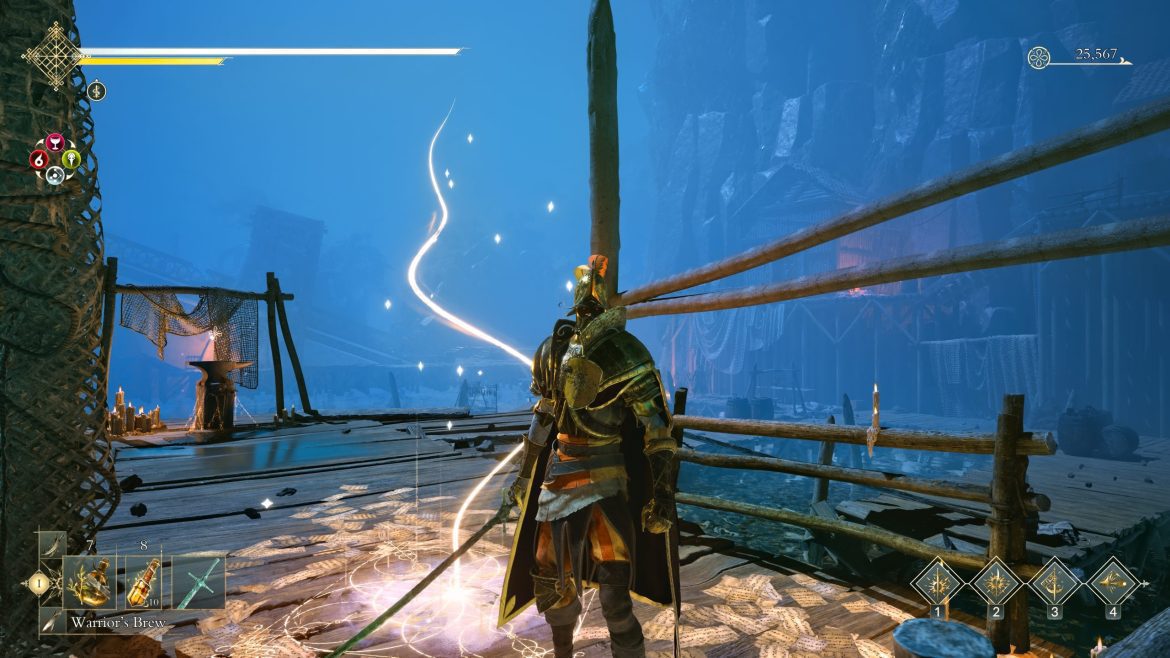Select the red flame affinity orb

point(40,159)
